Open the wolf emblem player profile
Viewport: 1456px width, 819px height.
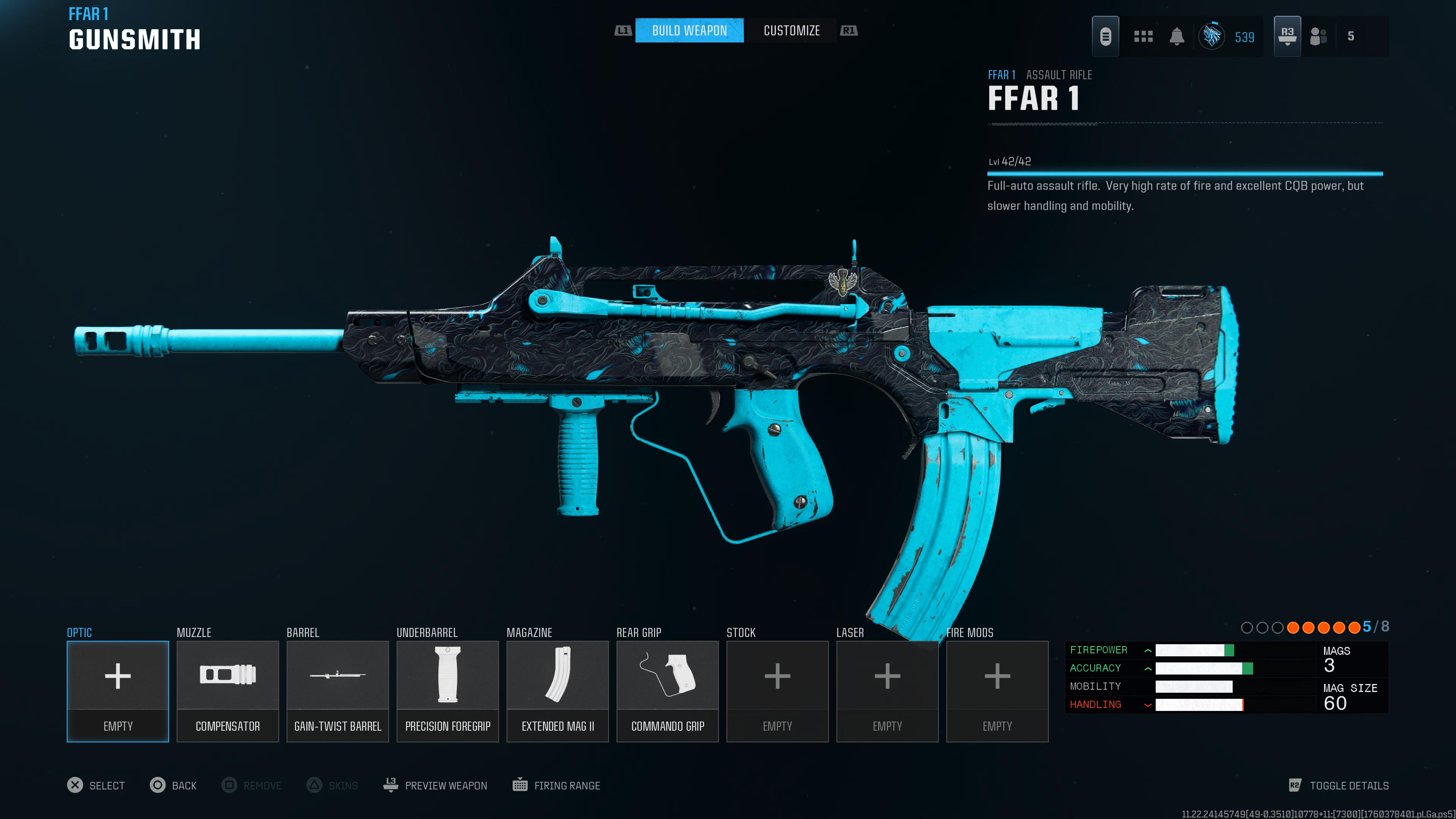tap(1212, 37)
